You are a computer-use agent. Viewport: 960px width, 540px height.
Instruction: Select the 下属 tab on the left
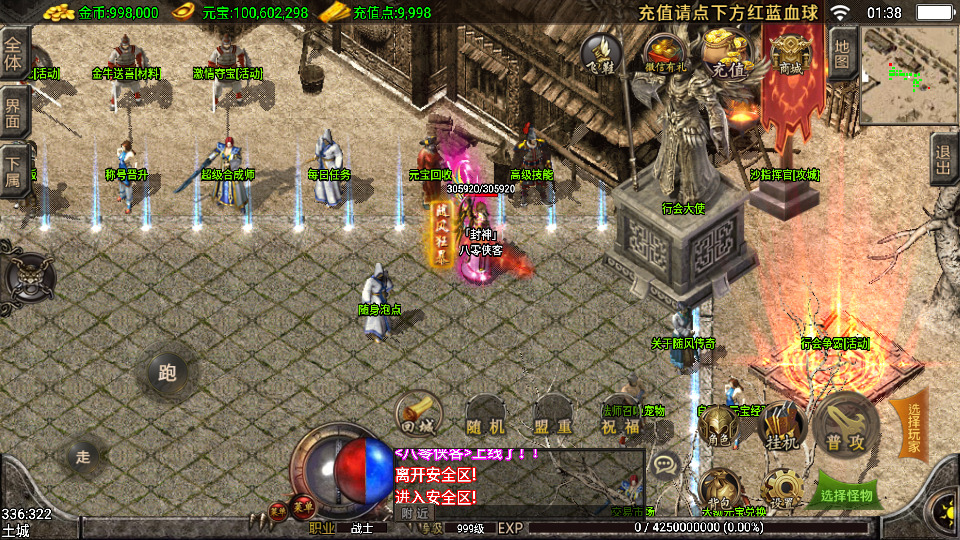pyautogui.click(x=14, y=167)
